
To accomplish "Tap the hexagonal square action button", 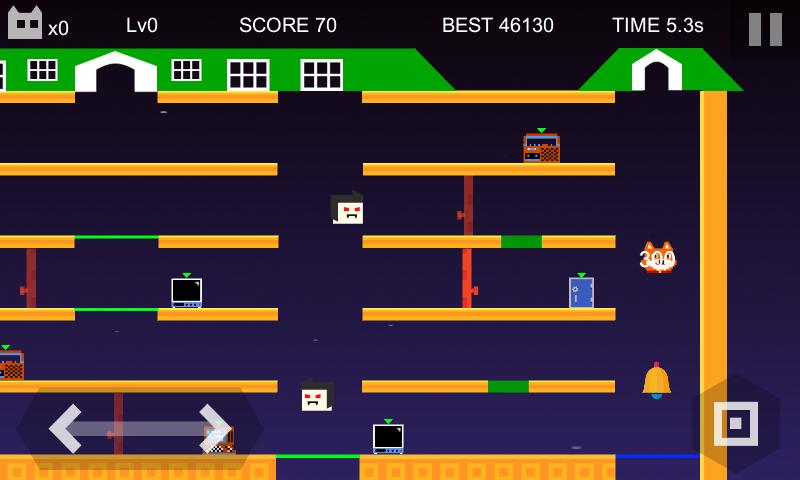I will [x=736, y=424].
